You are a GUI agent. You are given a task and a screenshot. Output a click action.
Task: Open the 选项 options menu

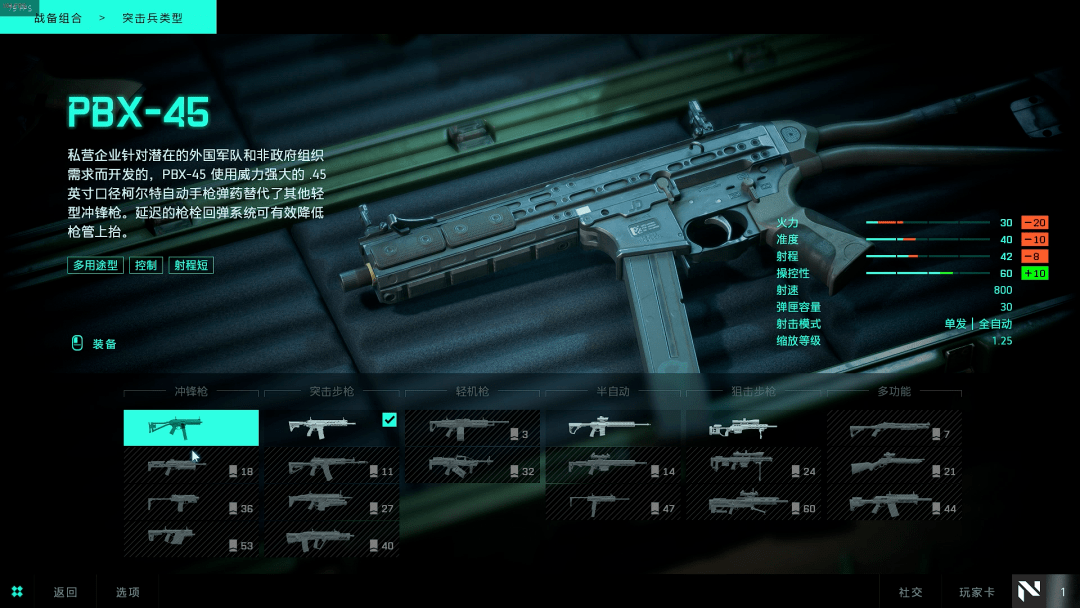click(128, 592)
